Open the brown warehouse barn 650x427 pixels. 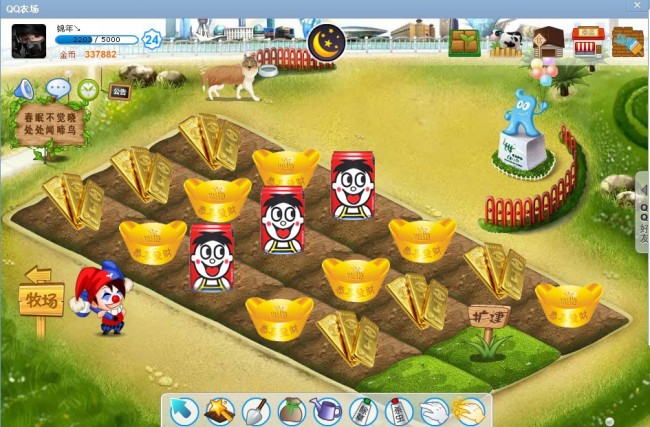point(547,42)
